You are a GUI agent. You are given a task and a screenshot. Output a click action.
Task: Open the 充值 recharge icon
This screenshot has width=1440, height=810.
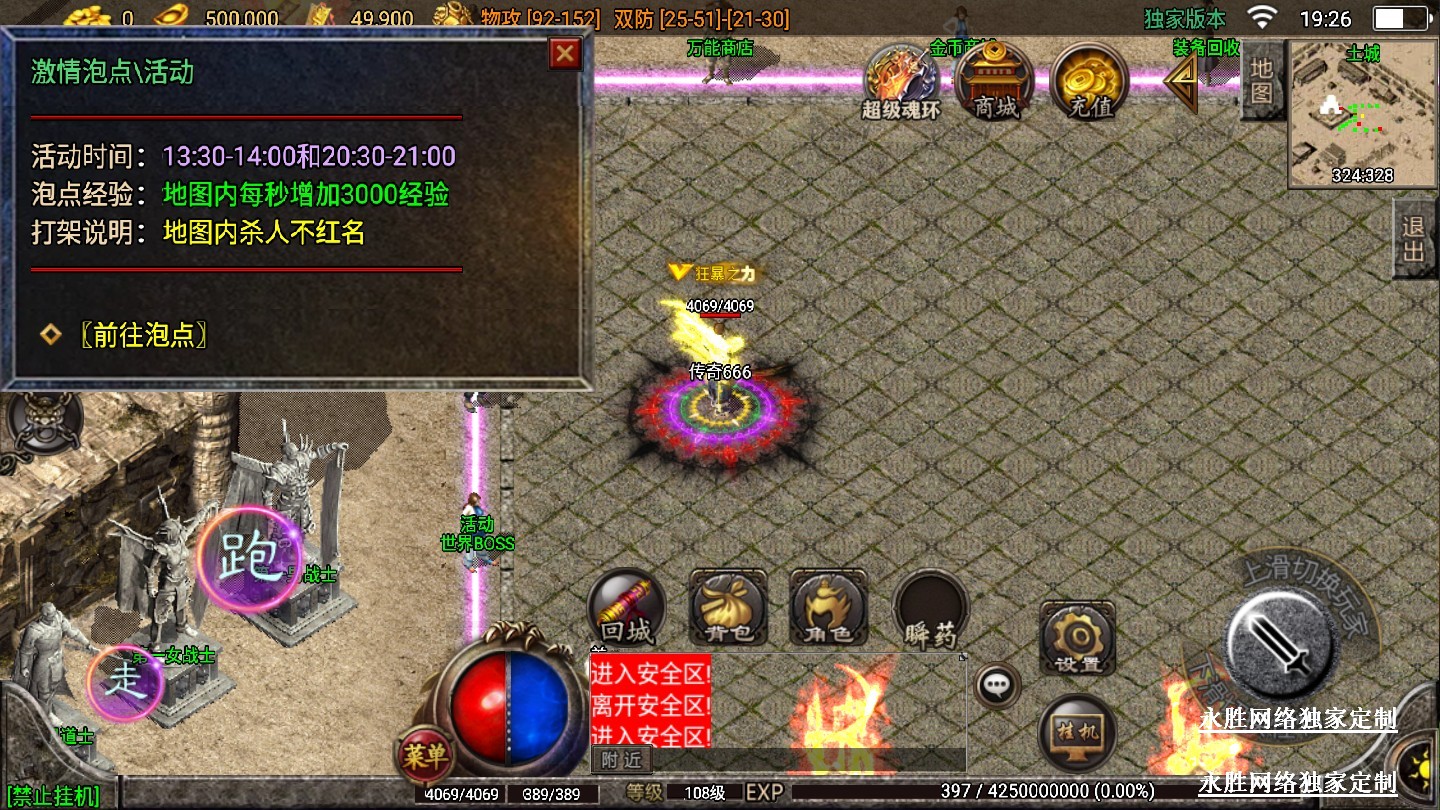(x=1089, y=82)
